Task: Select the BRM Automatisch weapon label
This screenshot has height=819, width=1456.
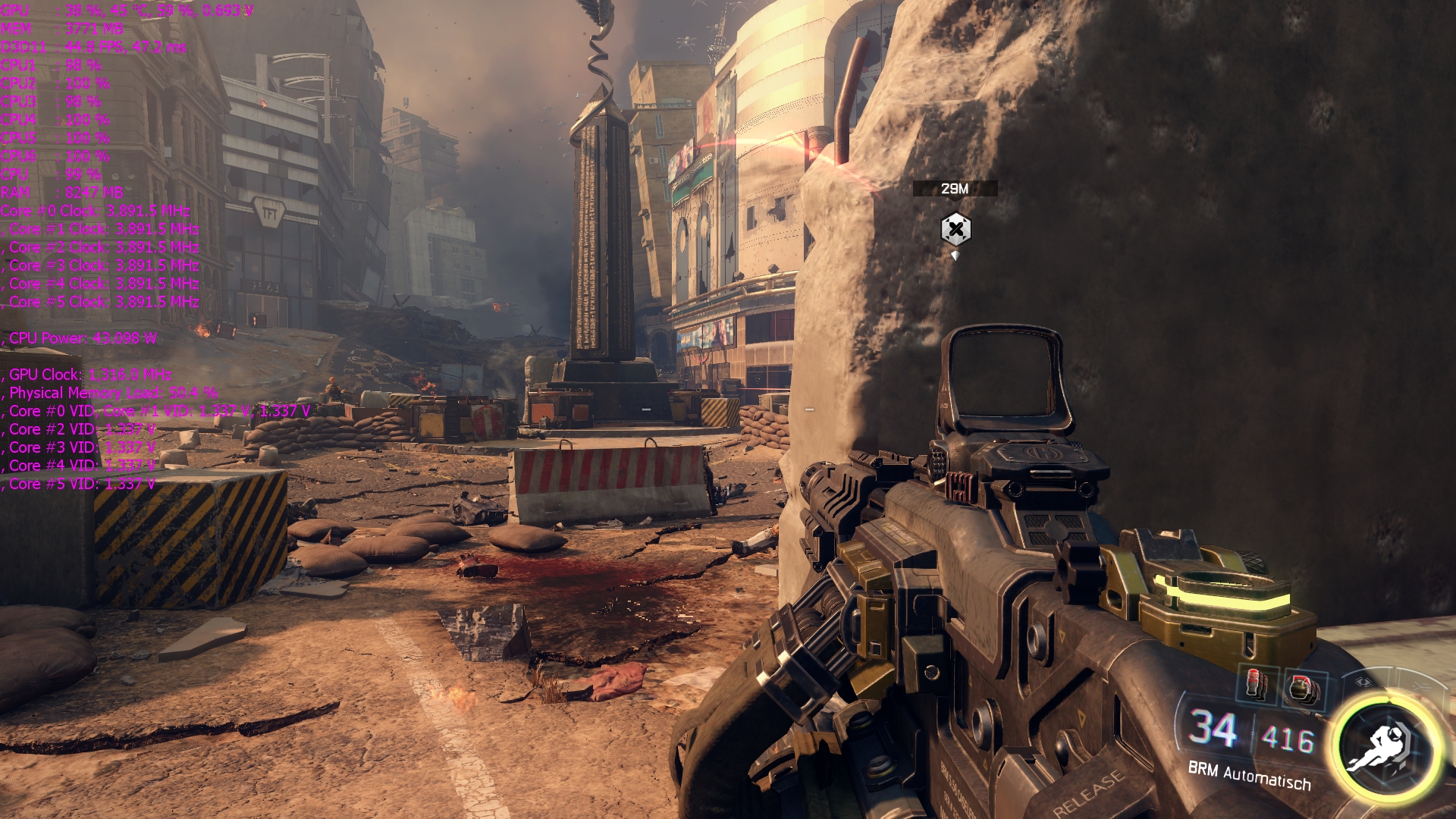Action: point(1249,775)
